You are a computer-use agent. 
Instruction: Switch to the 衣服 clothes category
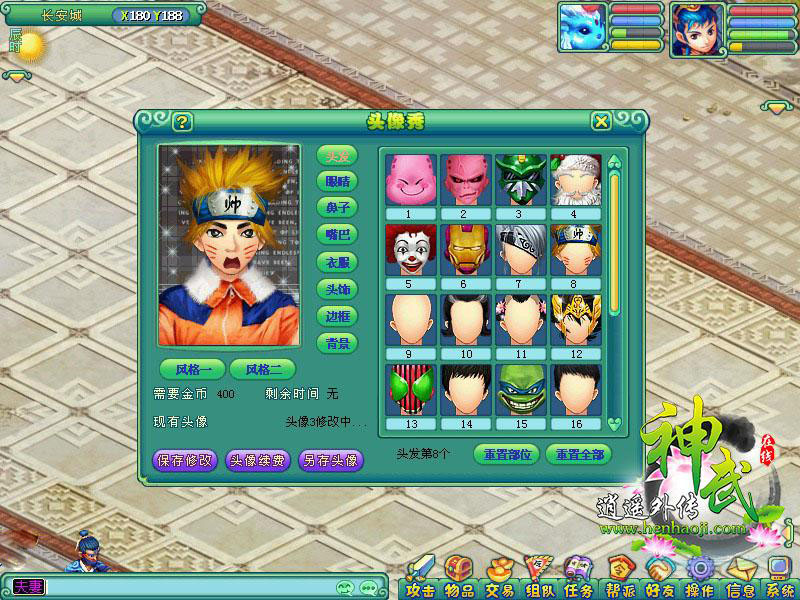click(x=338, y=262)
